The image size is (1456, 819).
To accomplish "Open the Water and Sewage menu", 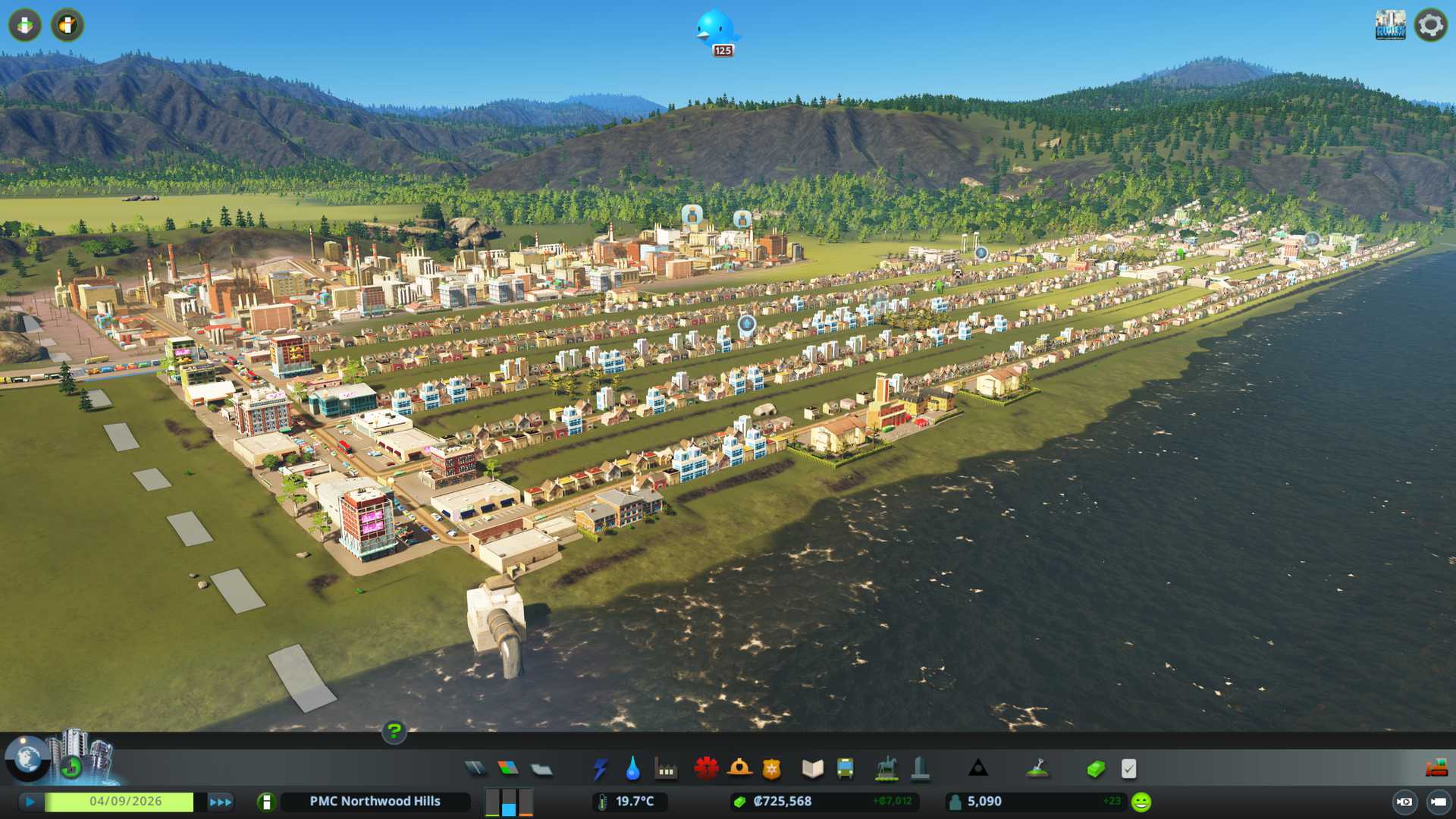I will (632, 769).
